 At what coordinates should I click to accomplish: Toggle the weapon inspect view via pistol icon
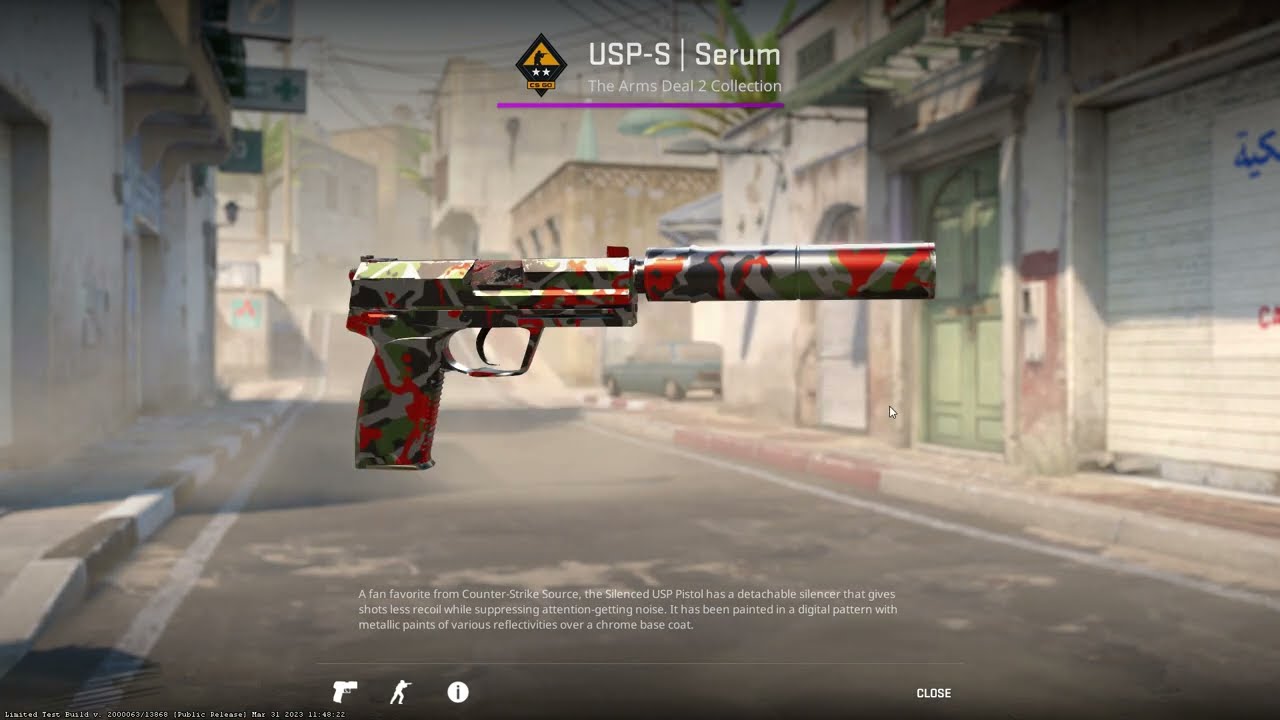tap(344, 691)
